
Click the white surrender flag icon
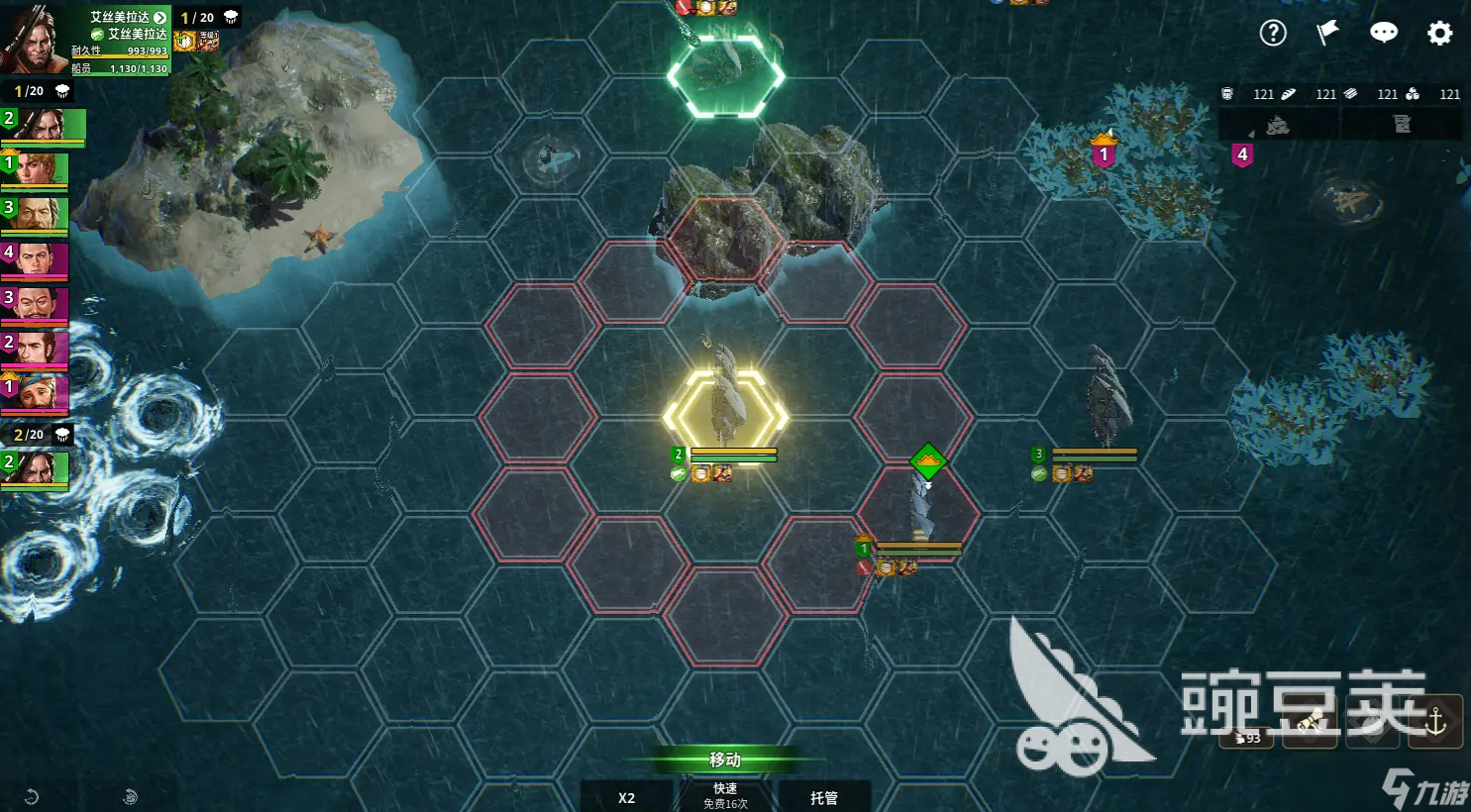click(x=1327, y=33)
